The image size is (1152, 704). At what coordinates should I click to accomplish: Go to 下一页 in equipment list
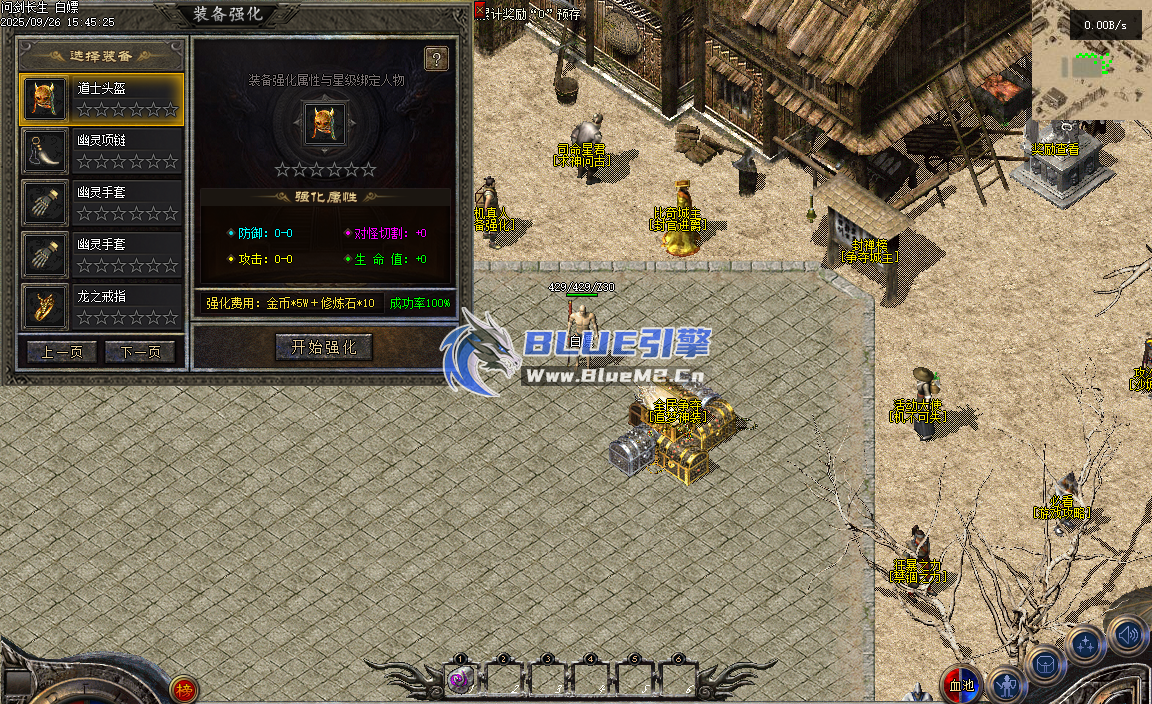pos(140,352)
